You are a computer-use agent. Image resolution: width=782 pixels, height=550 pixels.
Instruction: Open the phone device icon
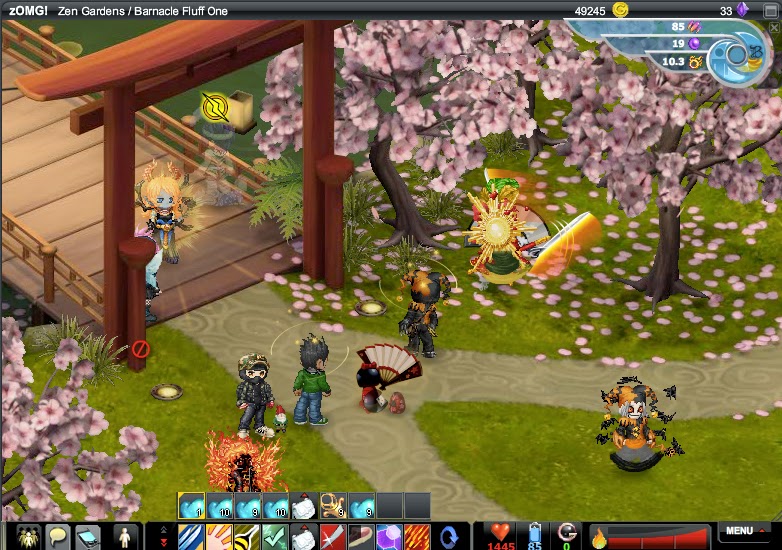click(x=89, y=536)
